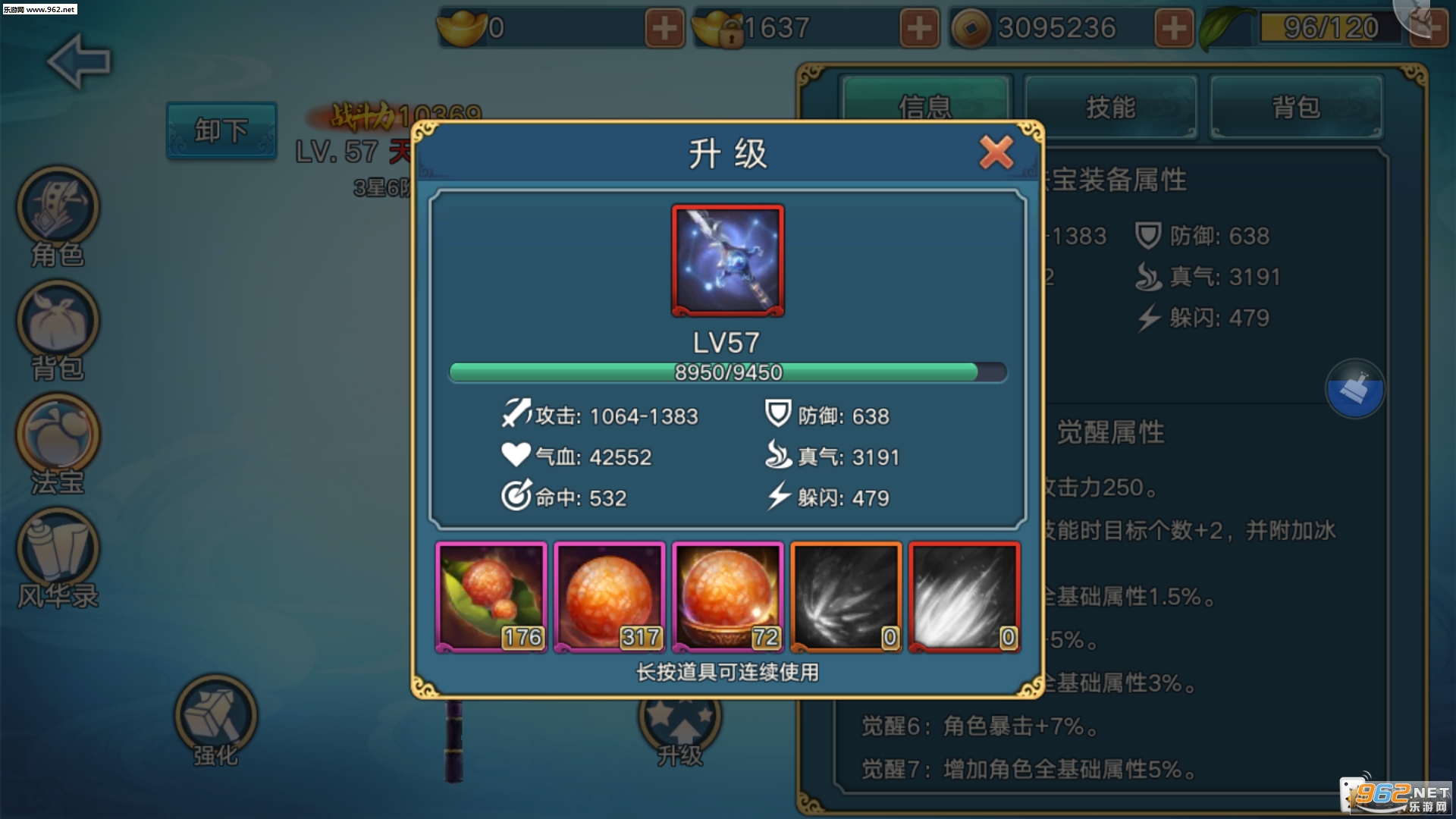Click the brush cleanup icon on the right edge

[x=1355, y=388]
